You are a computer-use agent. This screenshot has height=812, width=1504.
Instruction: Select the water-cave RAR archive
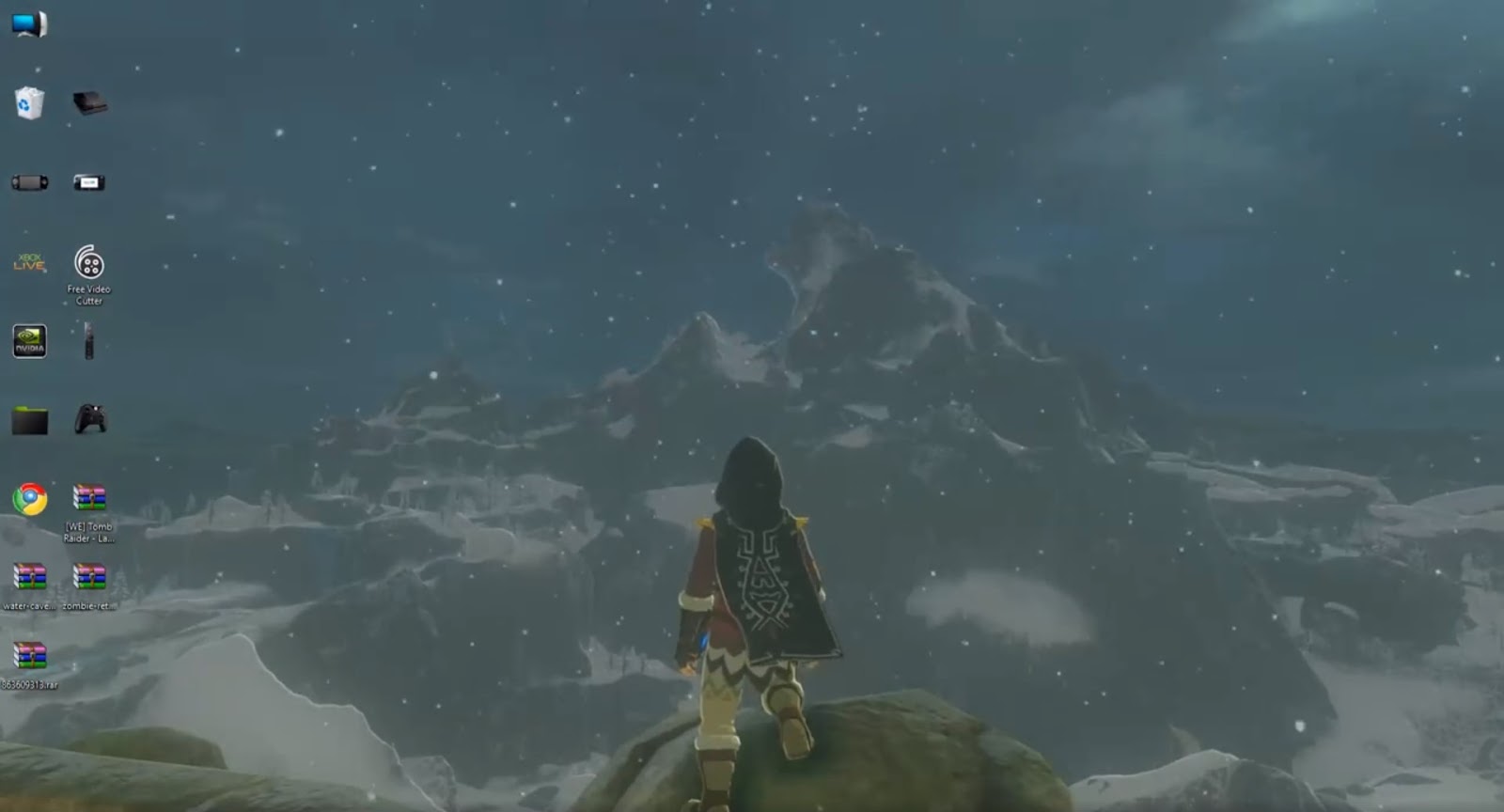click(x=31, y=578)
